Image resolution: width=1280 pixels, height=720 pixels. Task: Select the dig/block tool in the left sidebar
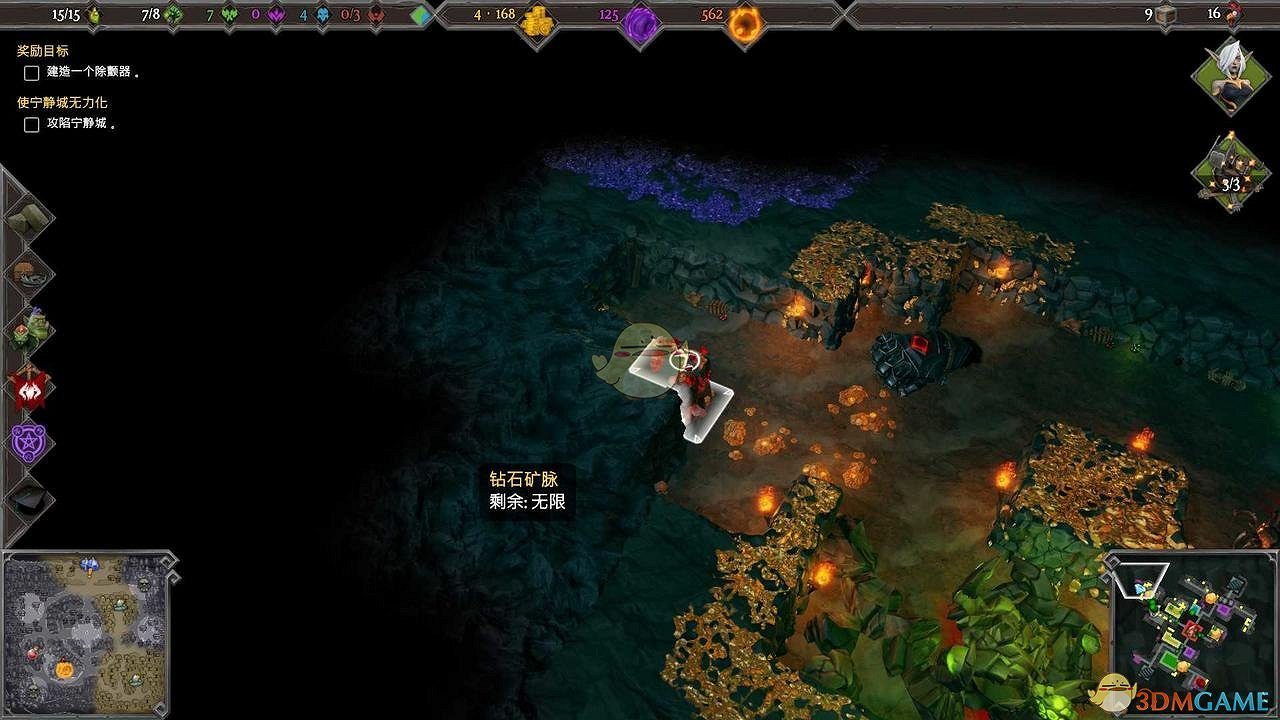tap(32, 217)
